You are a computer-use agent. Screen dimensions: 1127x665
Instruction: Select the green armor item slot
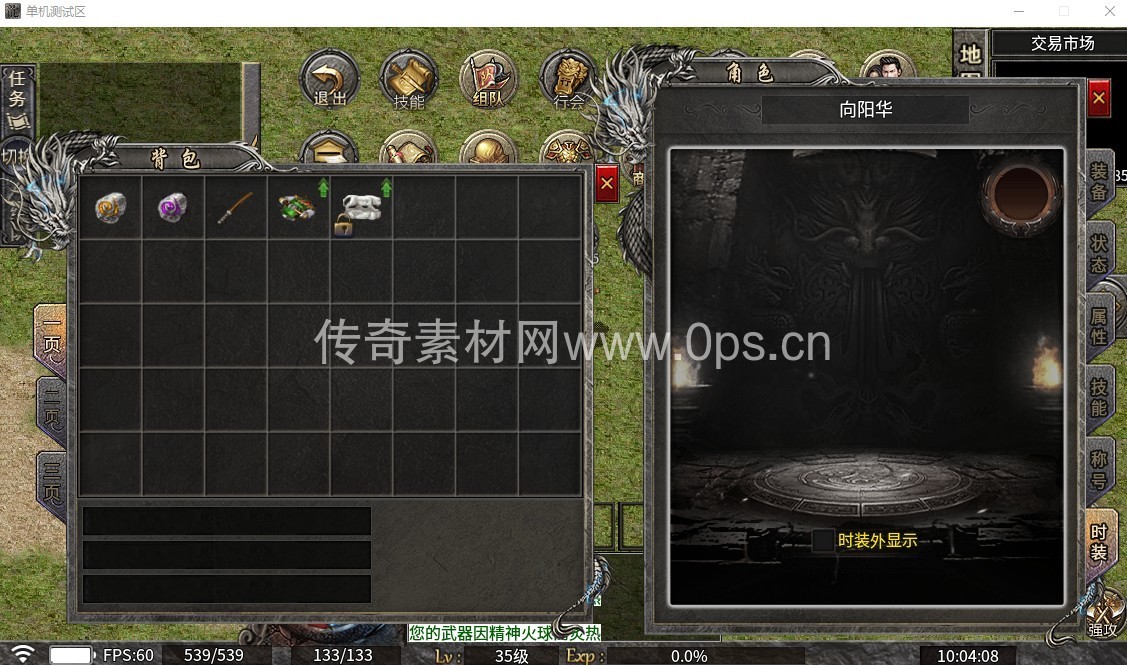click(x=298, y=207)
